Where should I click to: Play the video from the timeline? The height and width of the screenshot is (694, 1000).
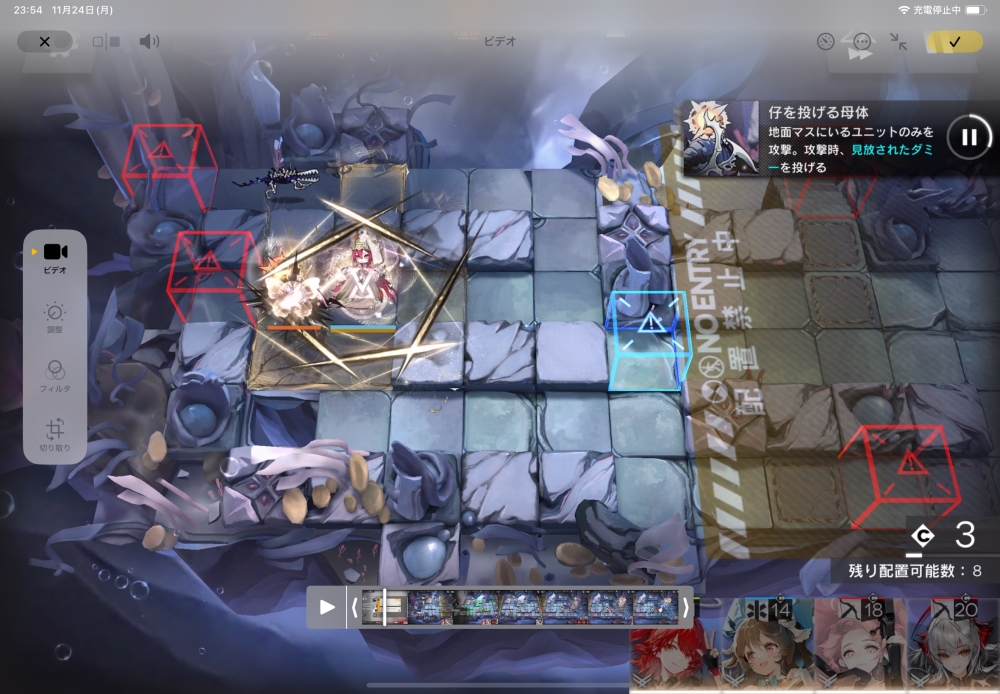327,607
